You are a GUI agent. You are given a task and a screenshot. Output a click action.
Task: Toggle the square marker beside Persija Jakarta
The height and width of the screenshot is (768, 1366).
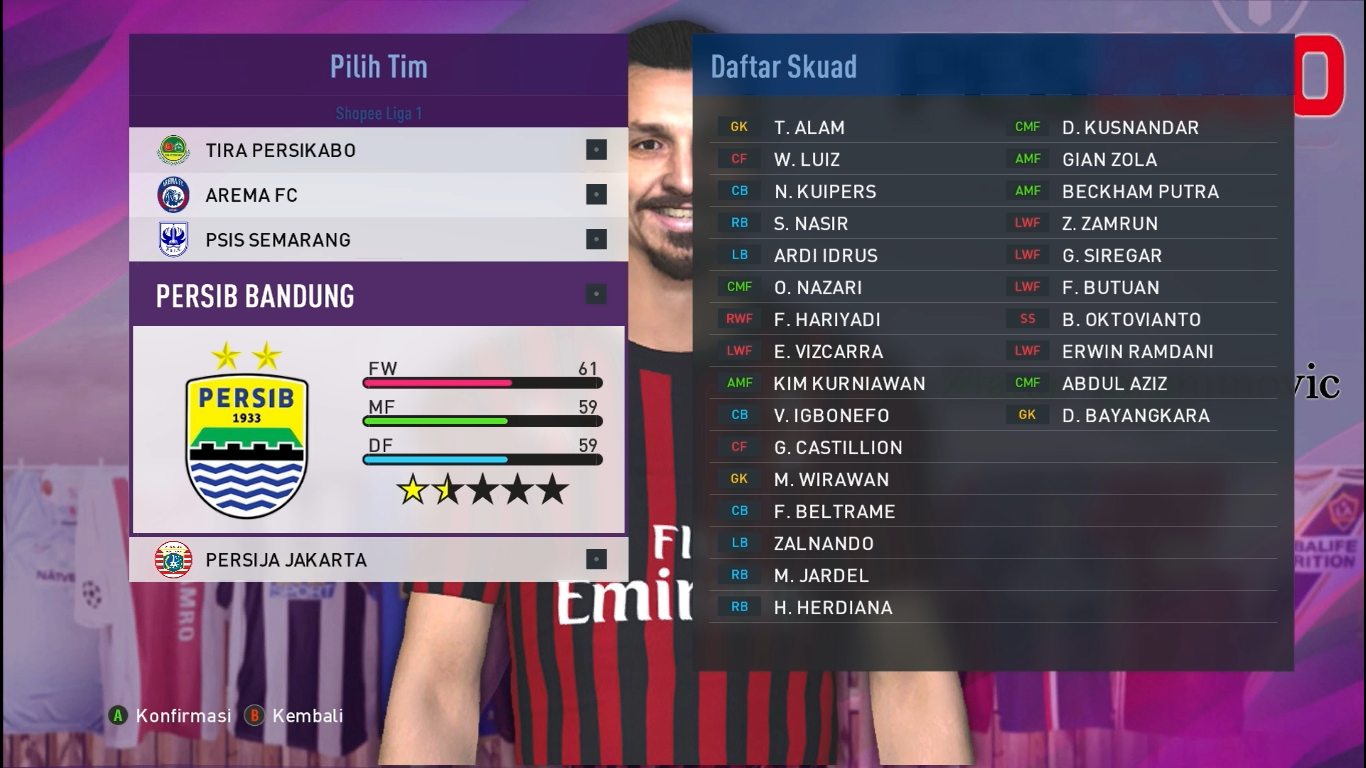(x=596, y=560)
